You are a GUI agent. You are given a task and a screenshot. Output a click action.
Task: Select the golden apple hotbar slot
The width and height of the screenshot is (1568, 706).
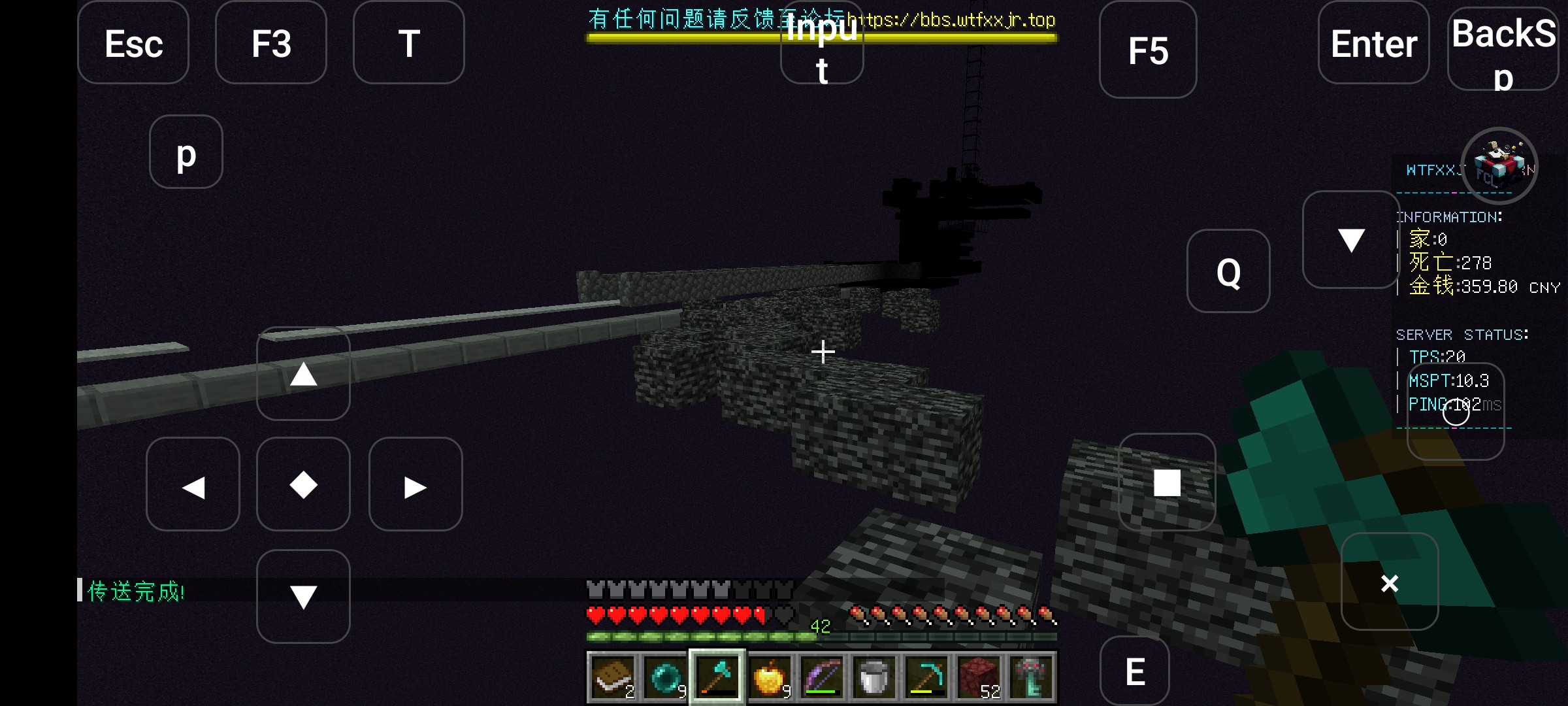tap(769, 677)
